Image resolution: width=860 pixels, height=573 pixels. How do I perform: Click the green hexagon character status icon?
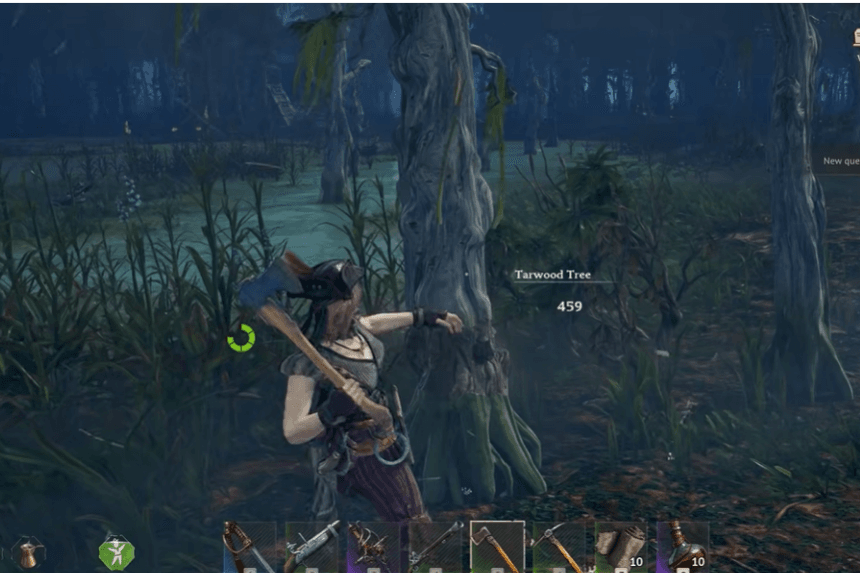[x=116, y=551]
